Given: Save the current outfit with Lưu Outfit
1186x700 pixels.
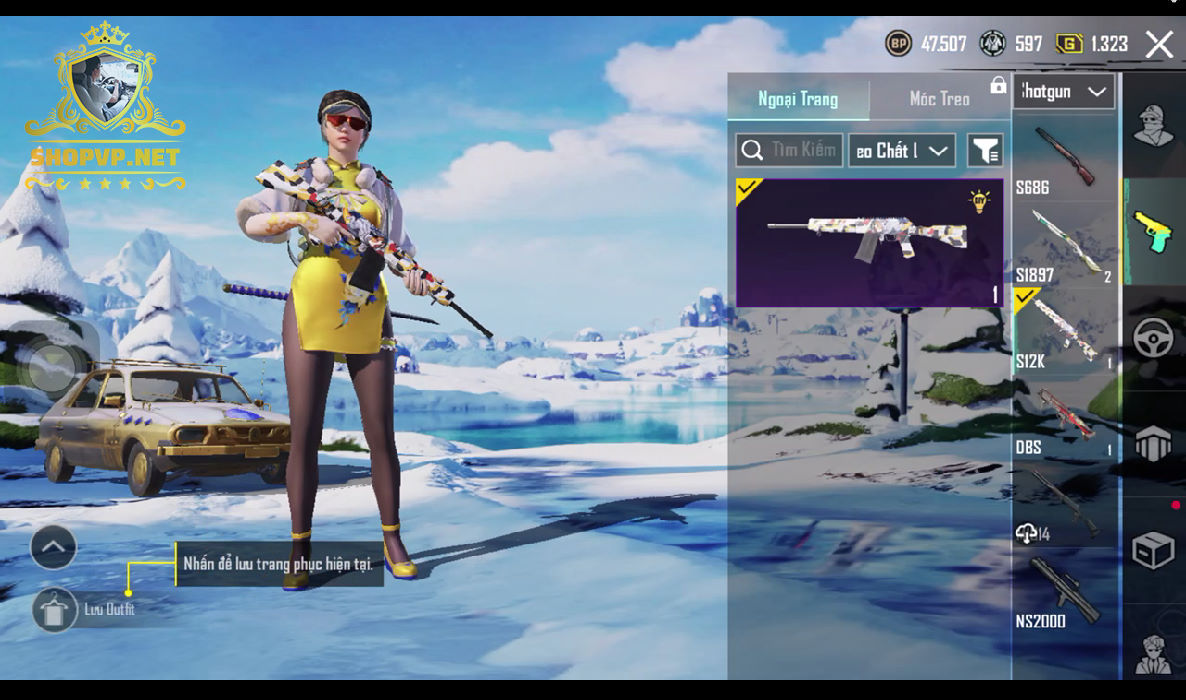Looking at the screenshot, I should point(55,609).
